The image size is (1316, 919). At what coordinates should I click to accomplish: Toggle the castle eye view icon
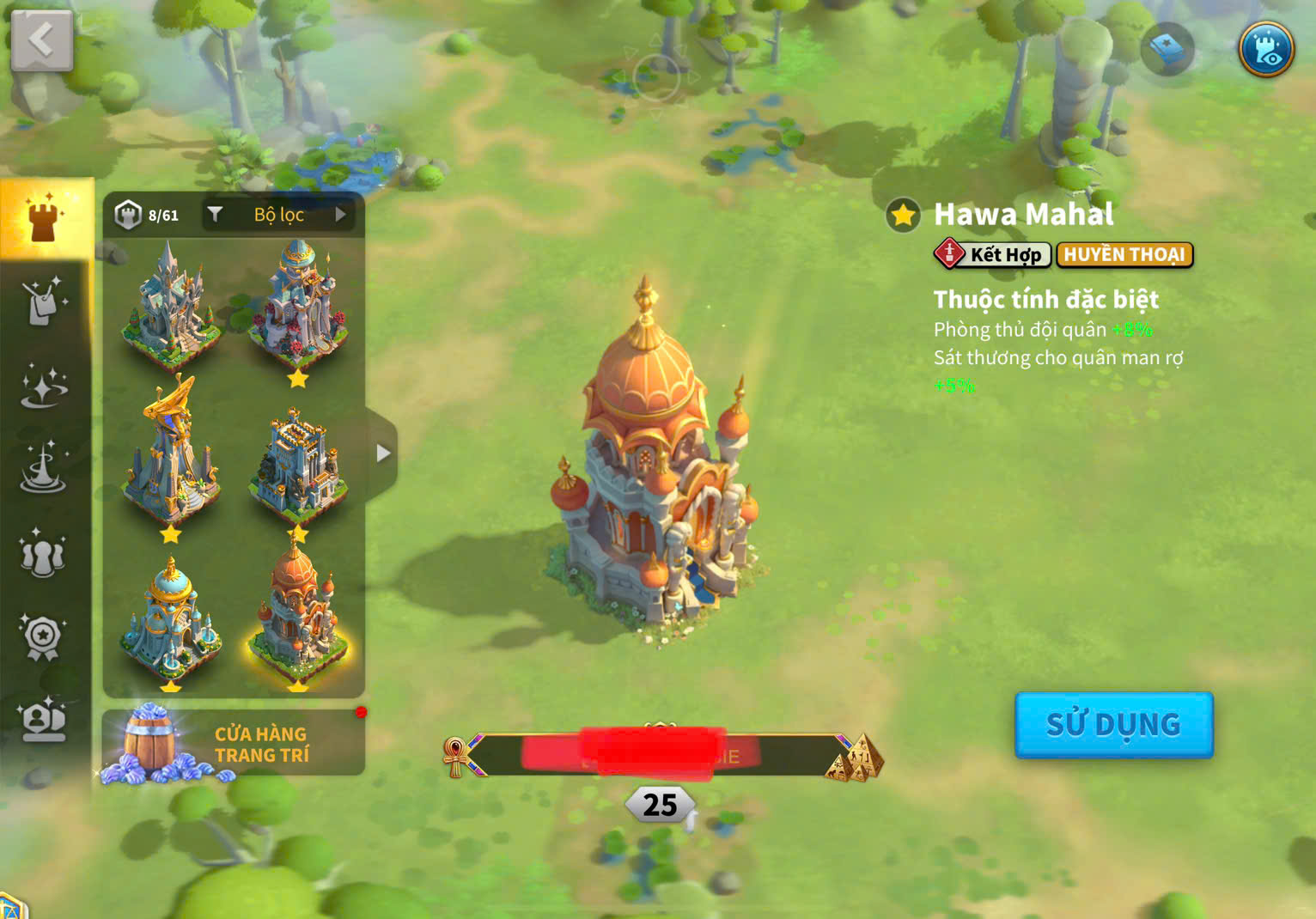(x=1265, y=49)
